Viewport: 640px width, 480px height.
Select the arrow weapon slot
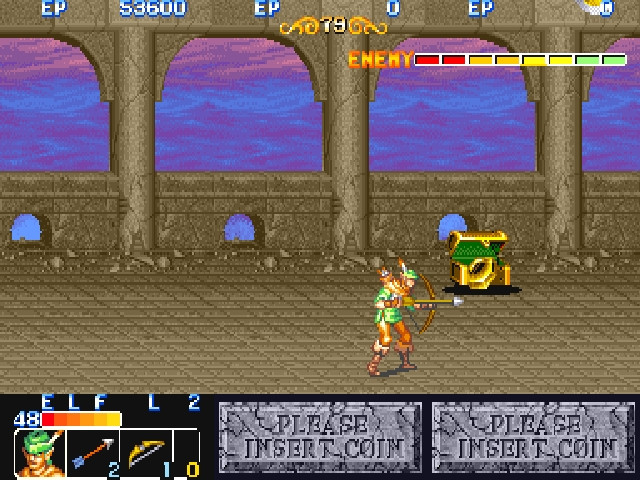point(92,453)
